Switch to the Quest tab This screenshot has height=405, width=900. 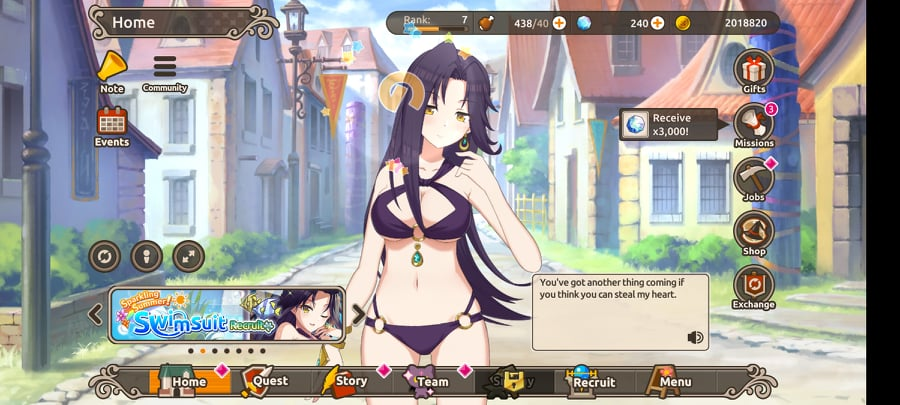coord(264,381)
